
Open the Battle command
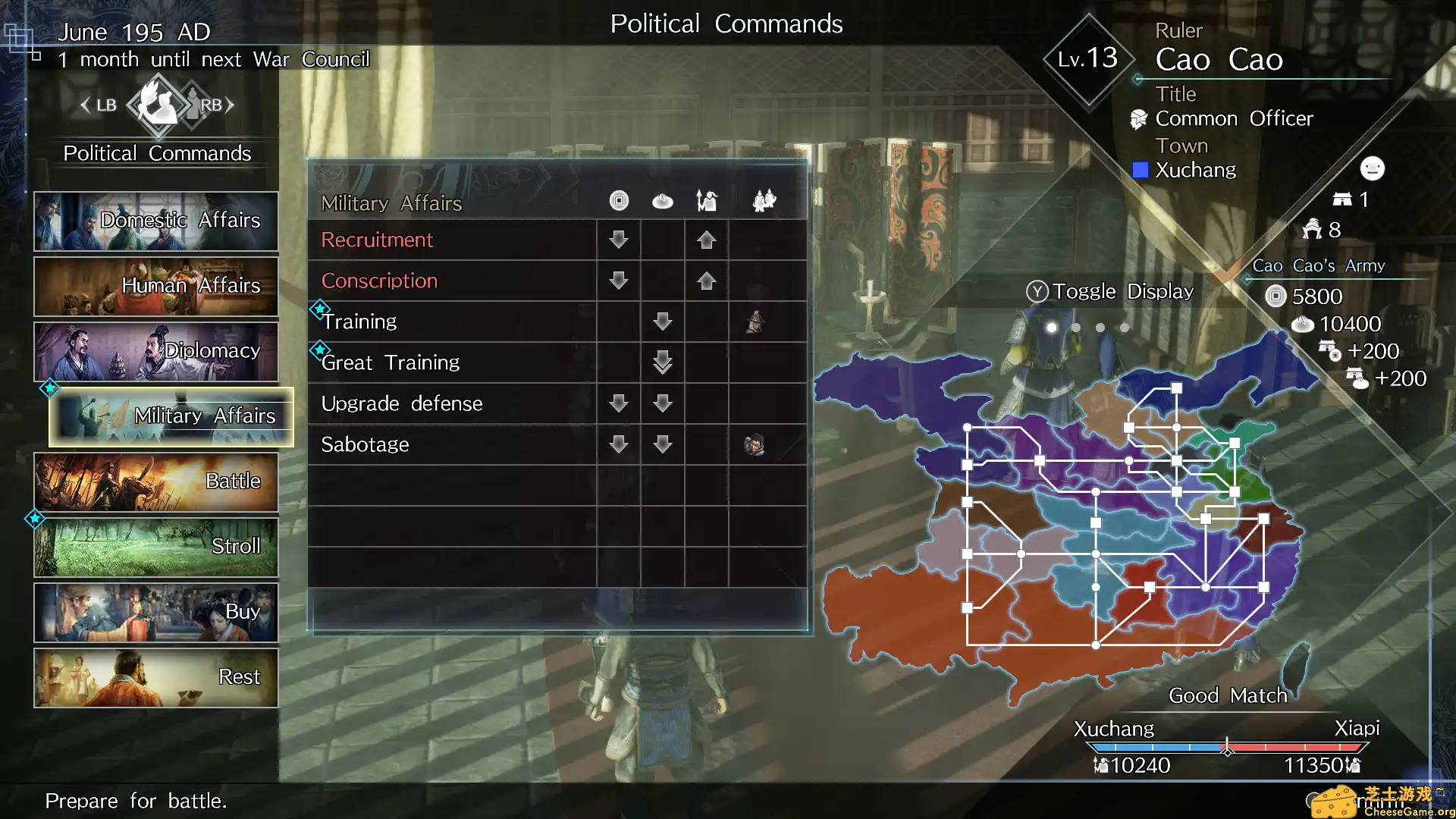(x=155, y=482)
